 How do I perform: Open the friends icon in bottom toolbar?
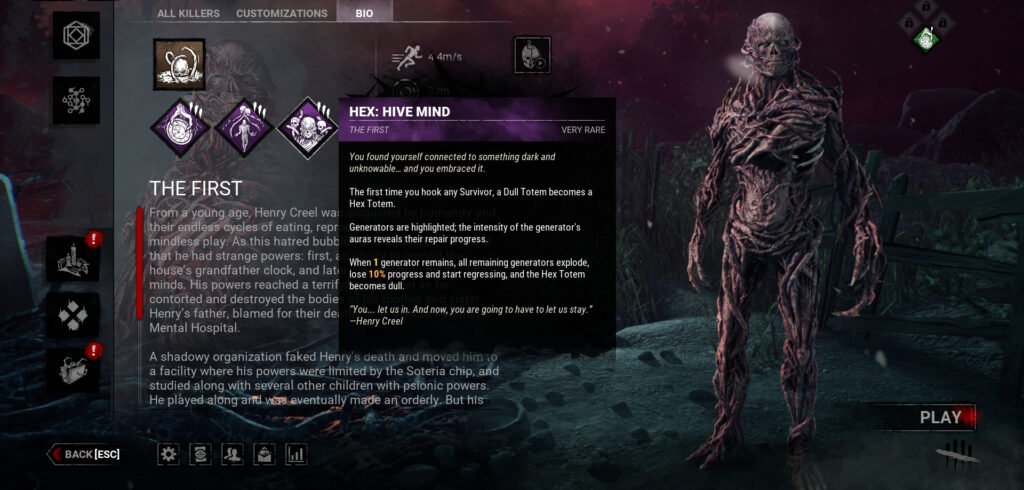232,454
